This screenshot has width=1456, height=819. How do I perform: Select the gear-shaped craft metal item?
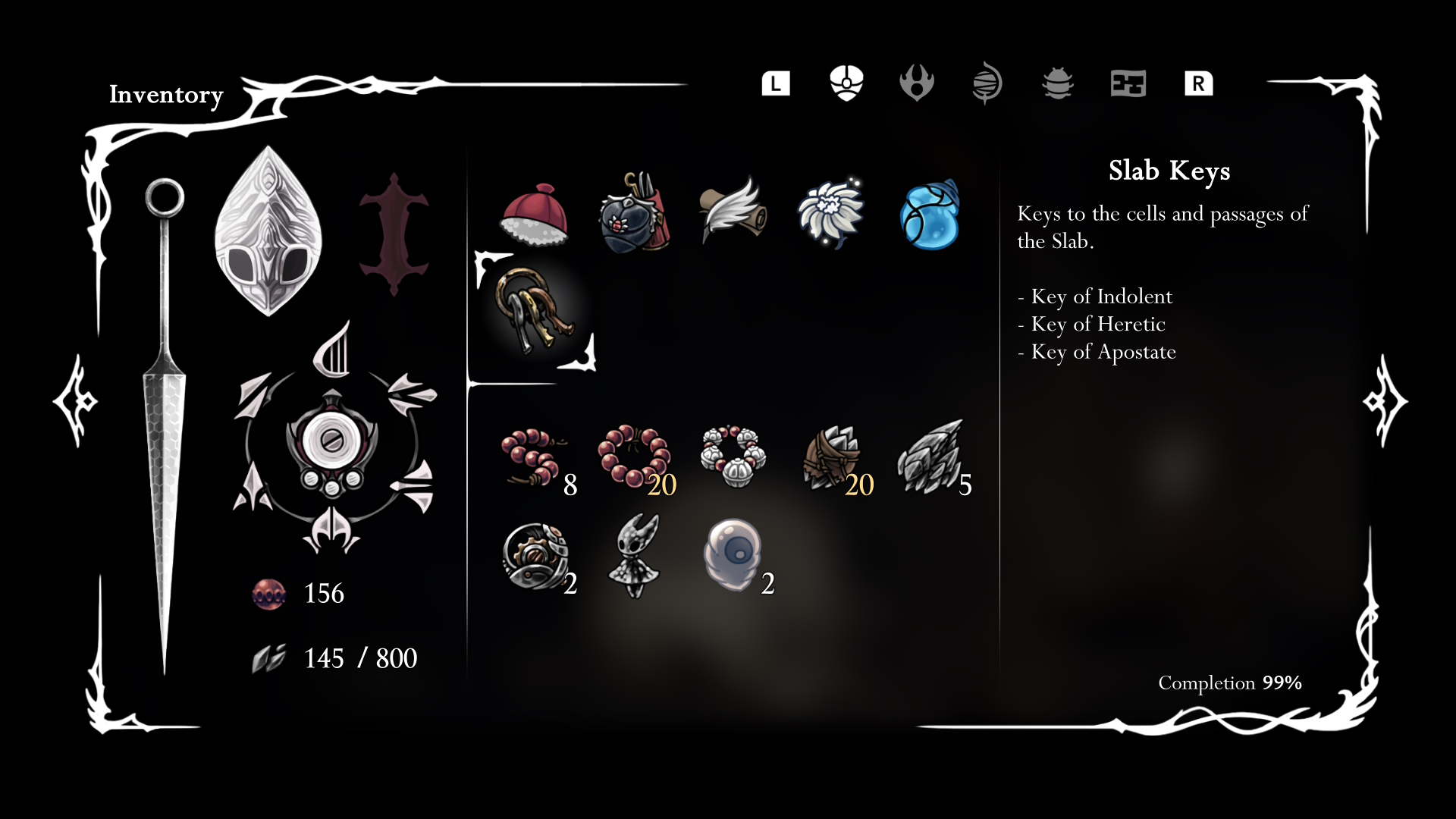(535, 556)
